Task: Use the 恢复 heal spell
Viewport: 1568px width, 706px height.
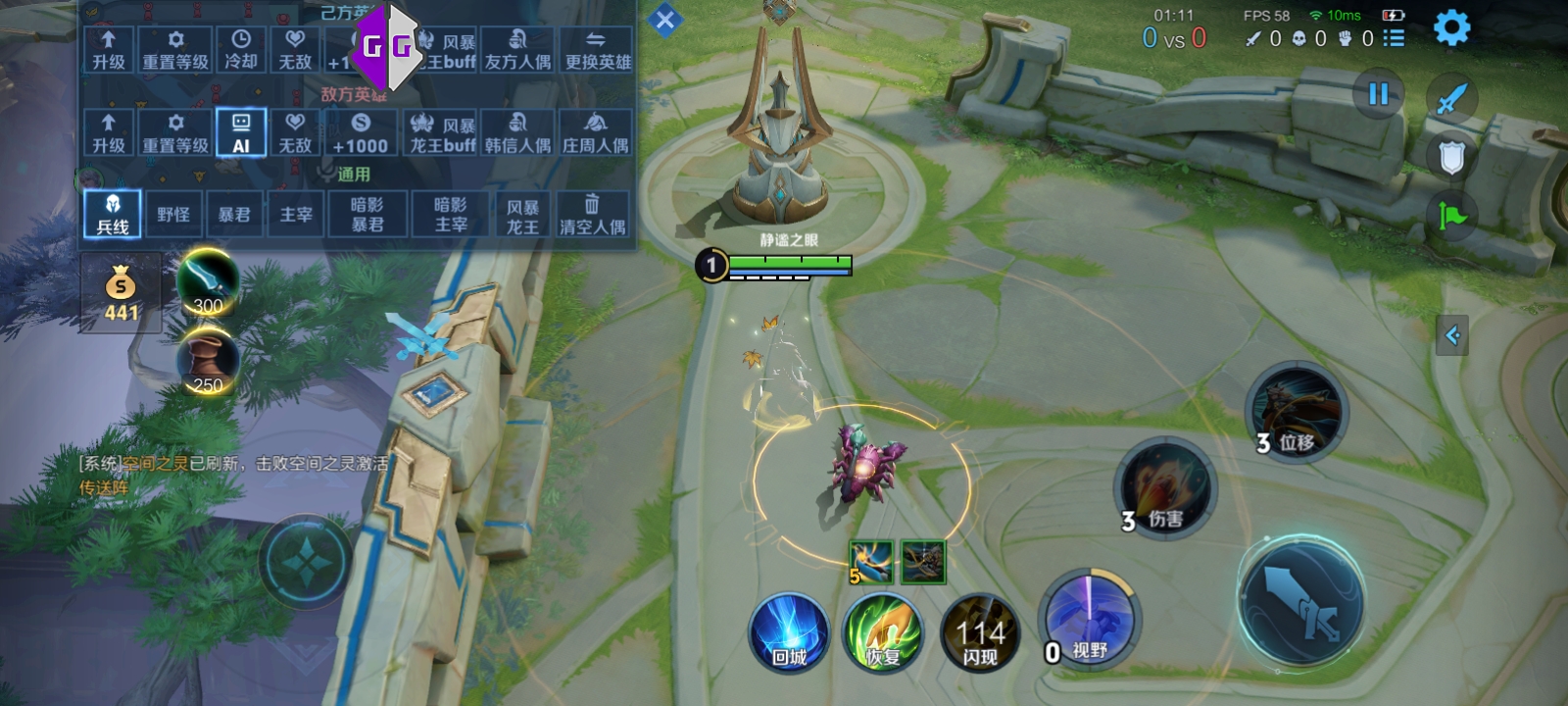Action: point(883,632)
